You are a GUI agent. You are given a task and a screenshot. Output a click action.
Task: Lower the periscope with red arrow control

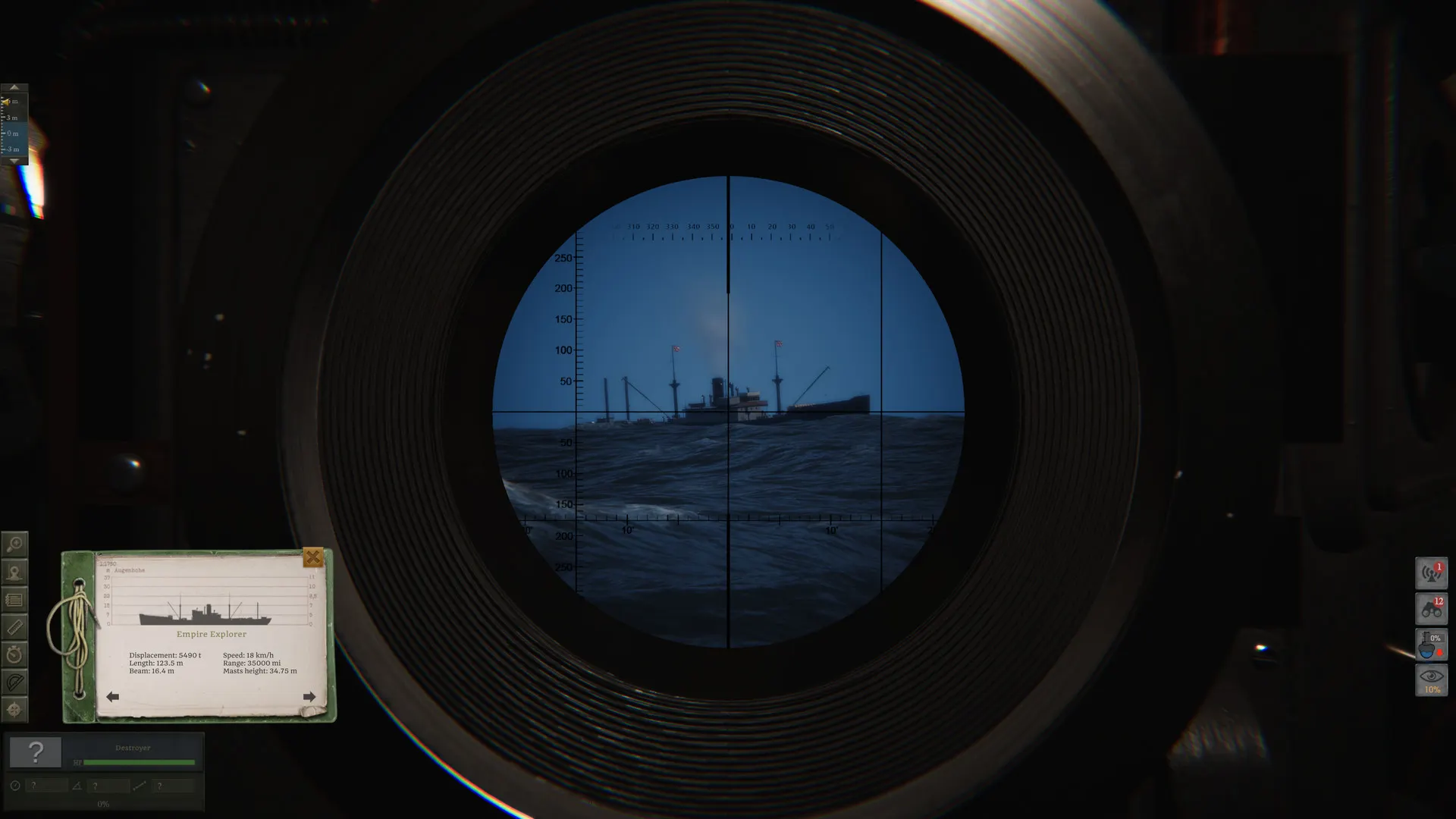pos(1439,652)
